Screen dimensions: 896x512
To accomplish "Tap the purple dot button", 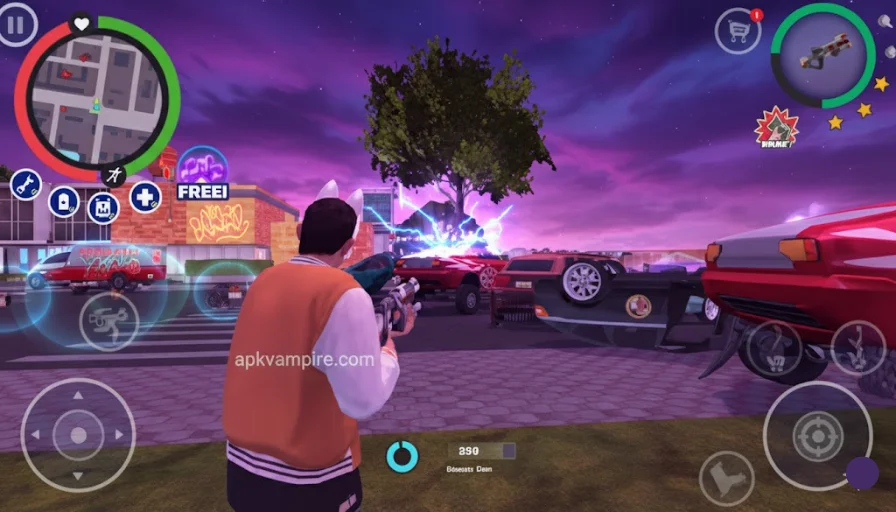I will pos(862,473).
